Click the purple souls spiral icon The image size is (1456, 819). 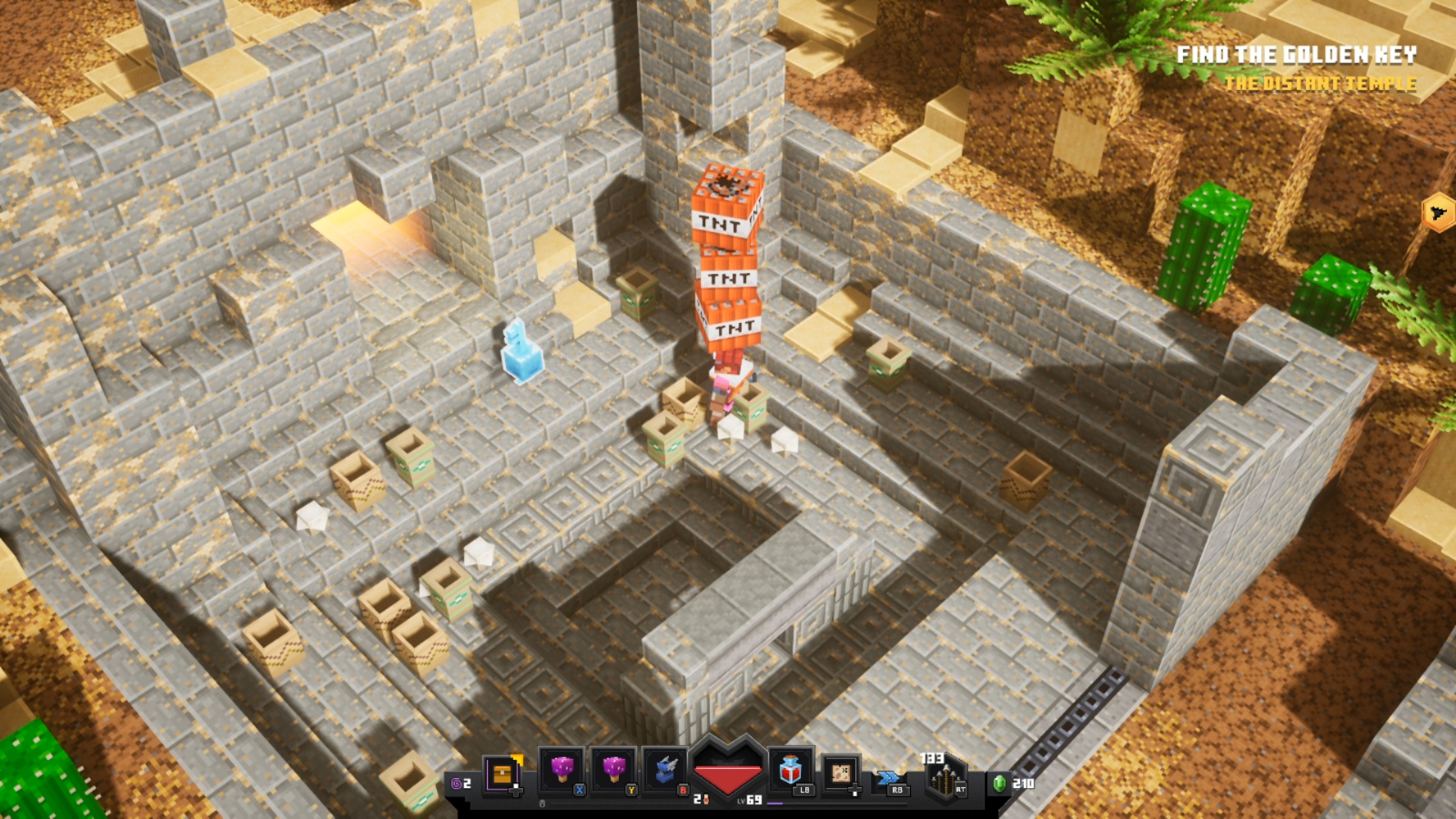455,781
